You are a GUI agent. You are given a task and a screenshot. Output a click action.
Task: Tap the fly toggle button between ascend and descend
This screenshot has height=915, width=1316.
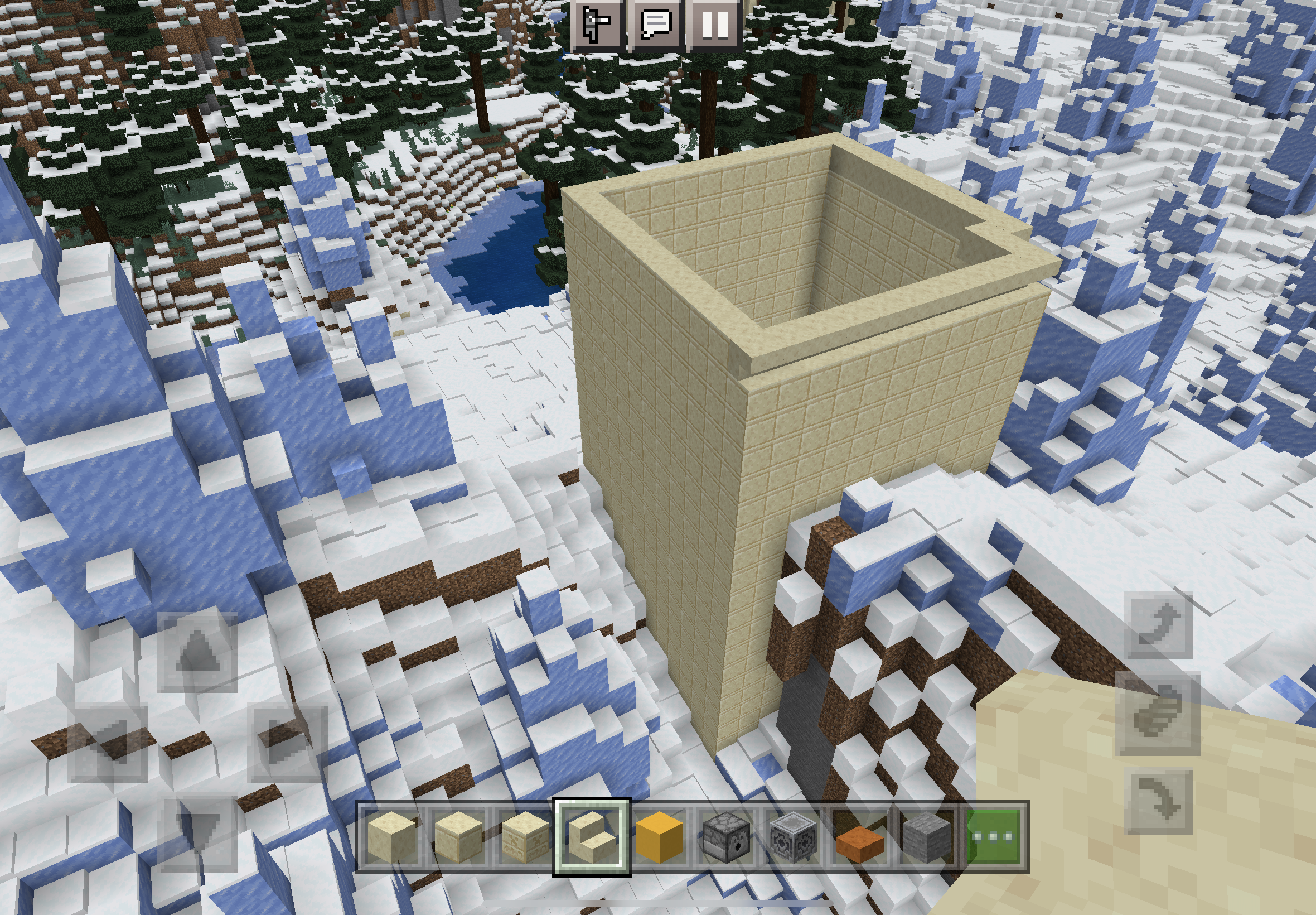[x=1158, y=713]
